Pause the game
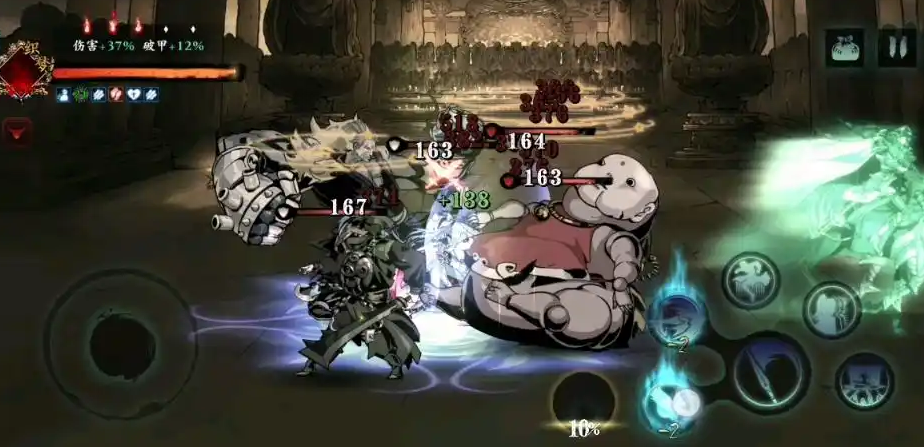 896,48
